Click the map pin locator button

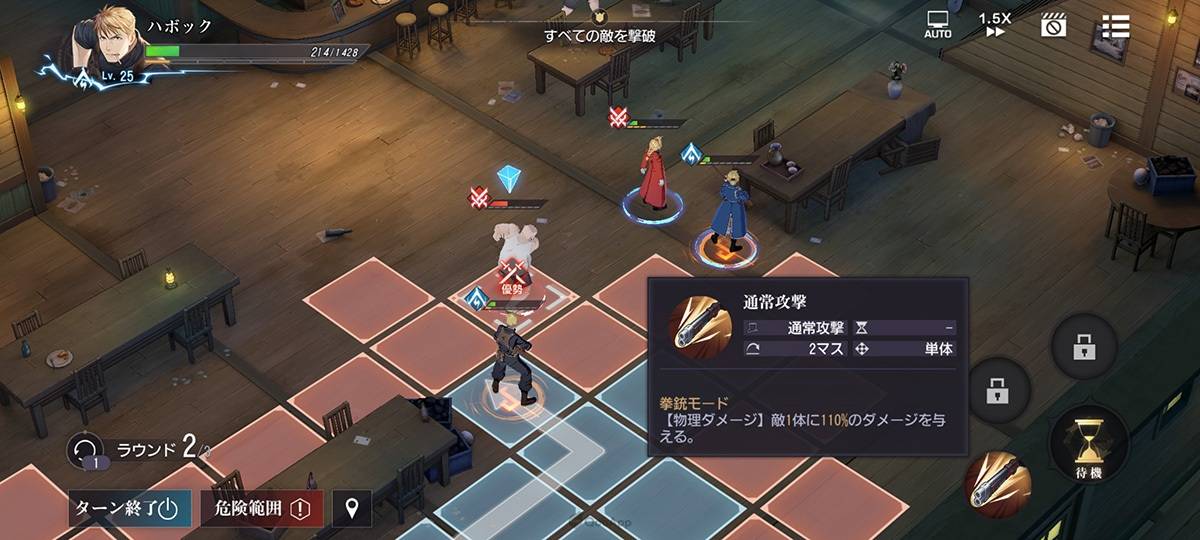(351, 509)
